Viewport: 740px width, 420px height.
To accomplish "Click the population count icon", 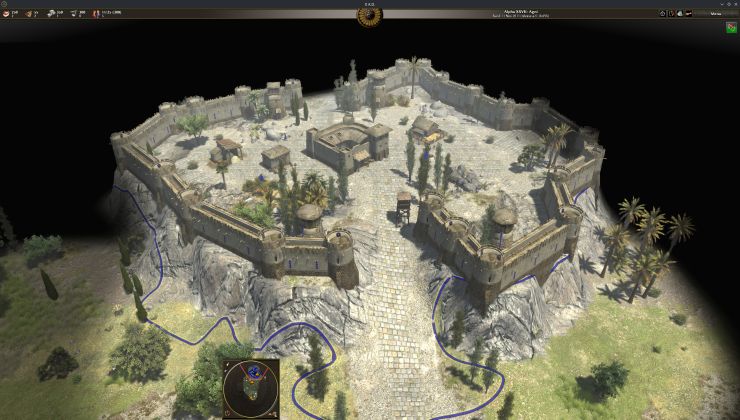I will pyautogui.click(x=96, y=14).
